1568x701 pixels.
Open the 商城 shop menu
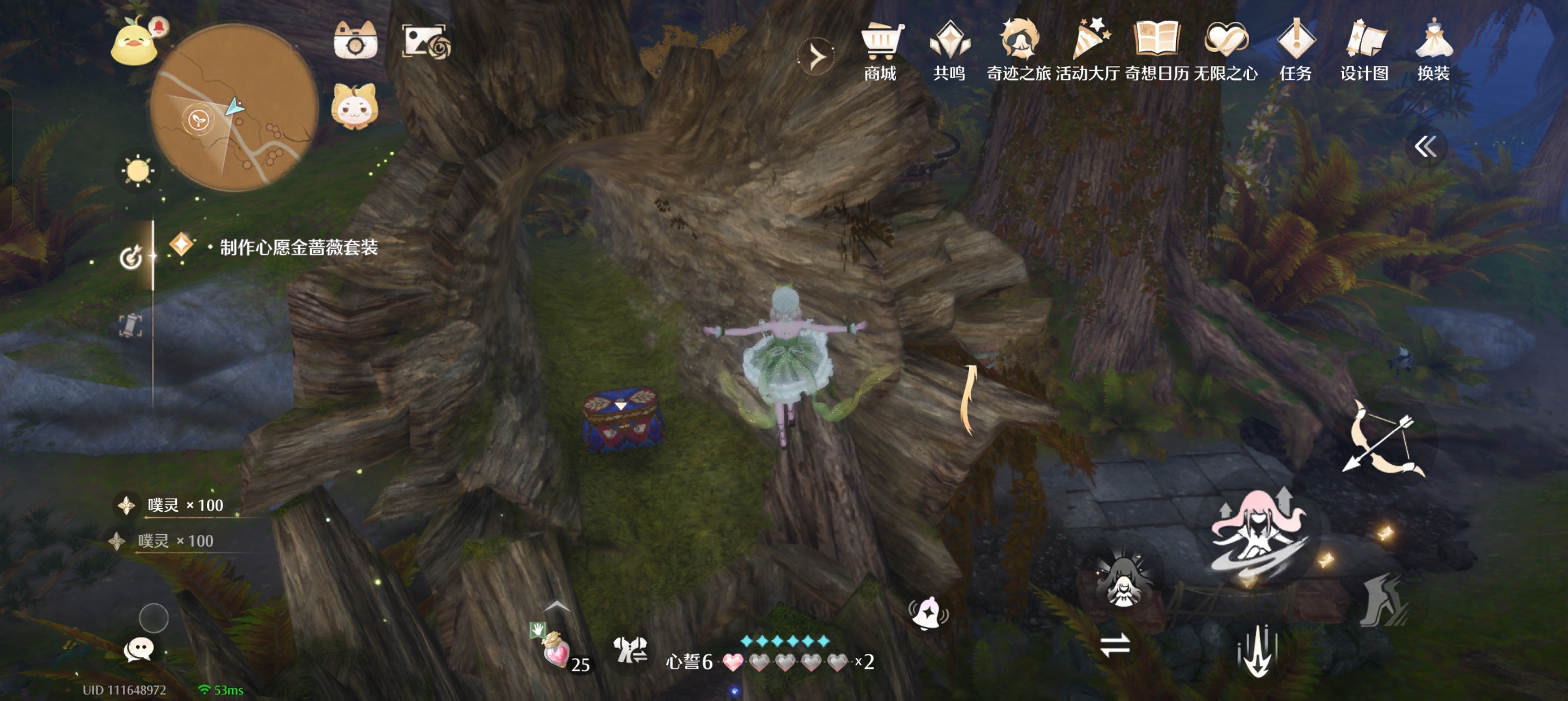(881, 50)
